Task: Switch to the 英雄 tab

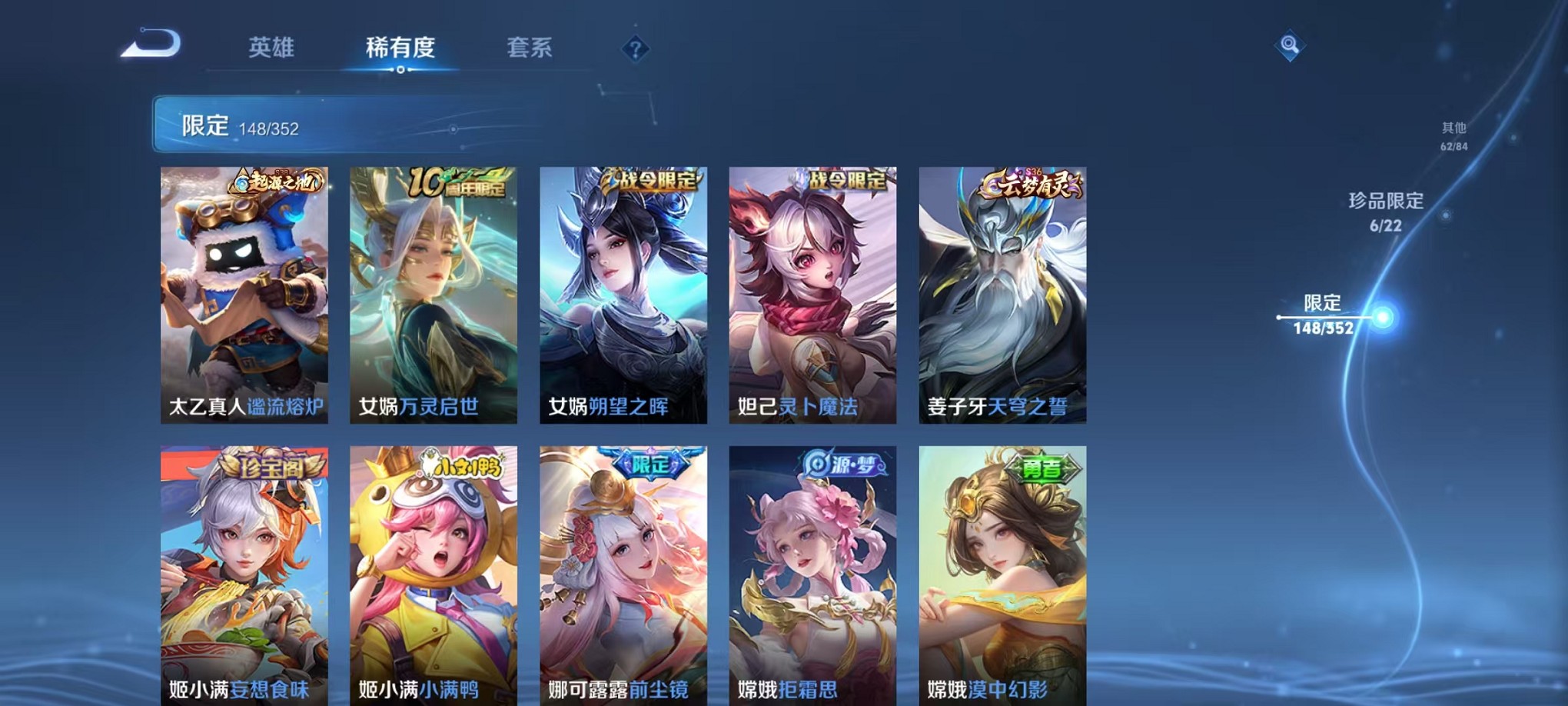Action: point(273,48)
